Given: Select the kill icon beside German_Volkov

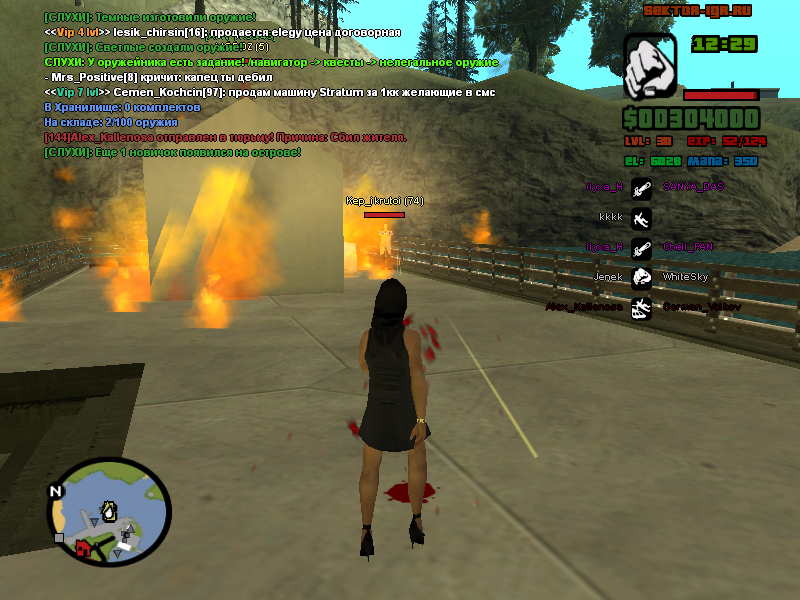Looking at the screenshot, I should click(x=642, y=307).
